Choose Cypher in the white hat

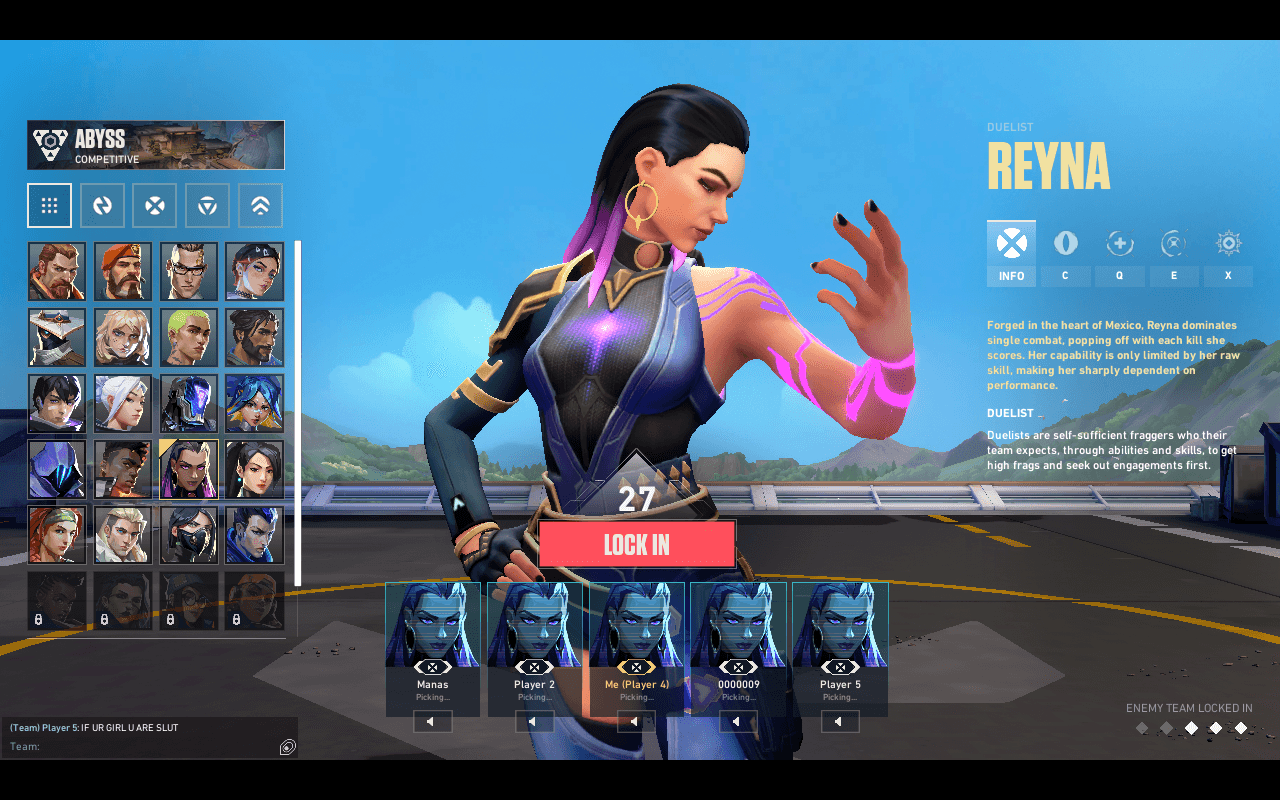tap(57, 337)
